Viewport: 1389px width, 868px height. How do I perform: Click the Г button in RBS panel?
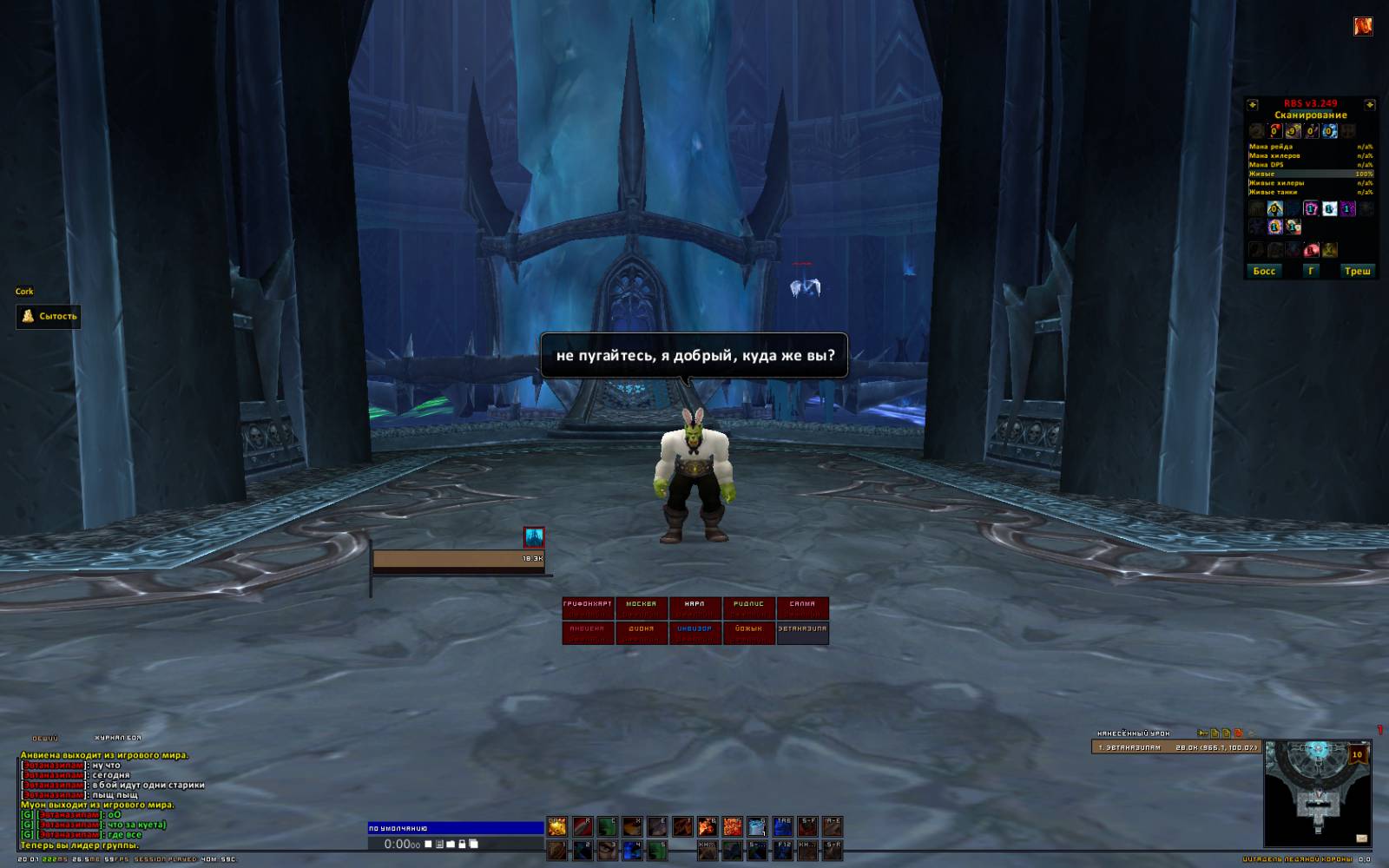click(1311, 271)
